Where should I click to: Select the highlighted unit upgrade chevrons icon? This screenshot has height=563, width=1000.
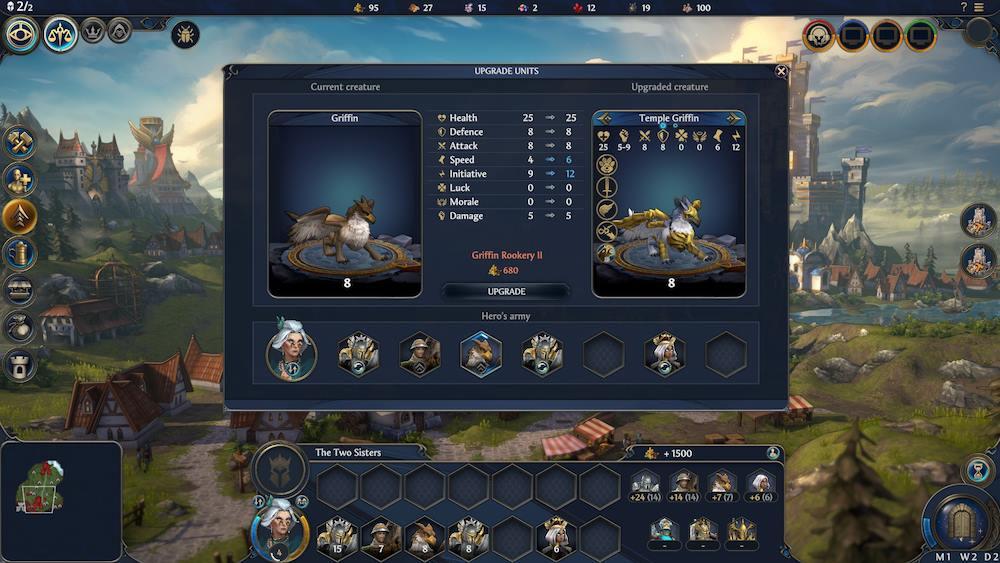coord(21,215)
